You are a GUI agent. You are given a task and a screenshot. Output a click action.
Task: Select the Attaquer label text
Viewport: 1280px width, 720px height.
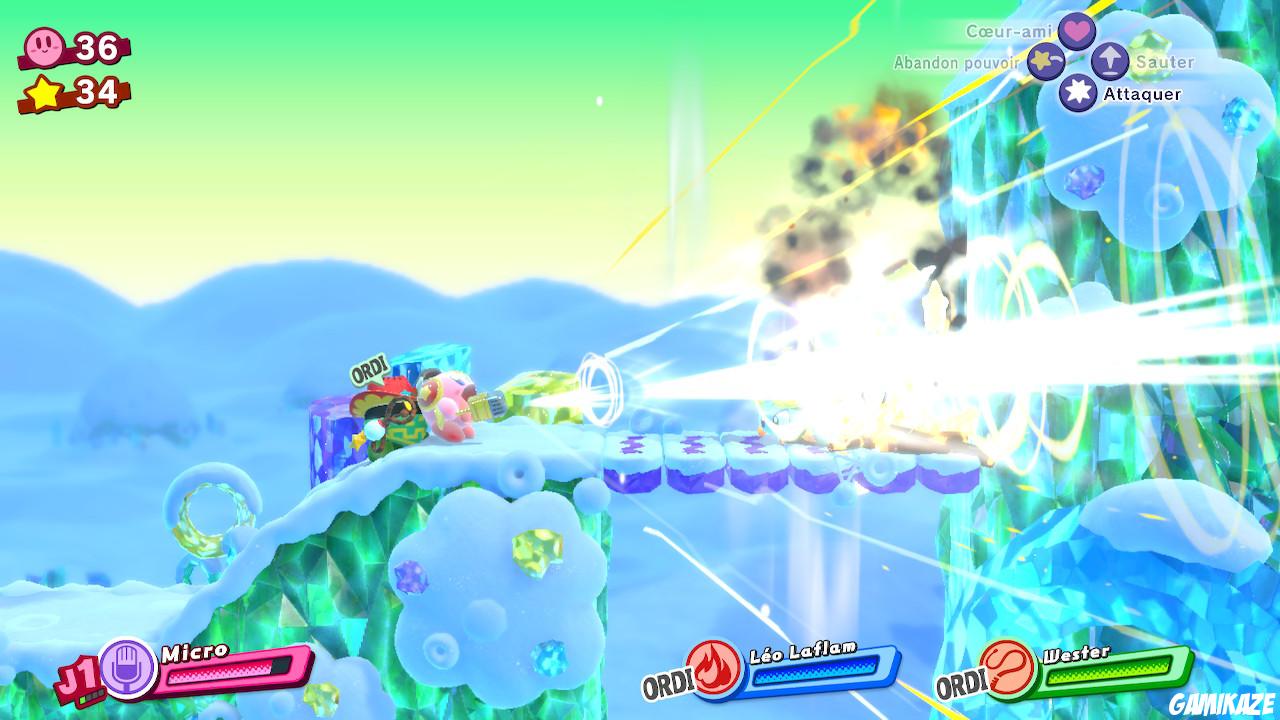click(x=1141, y=93)
